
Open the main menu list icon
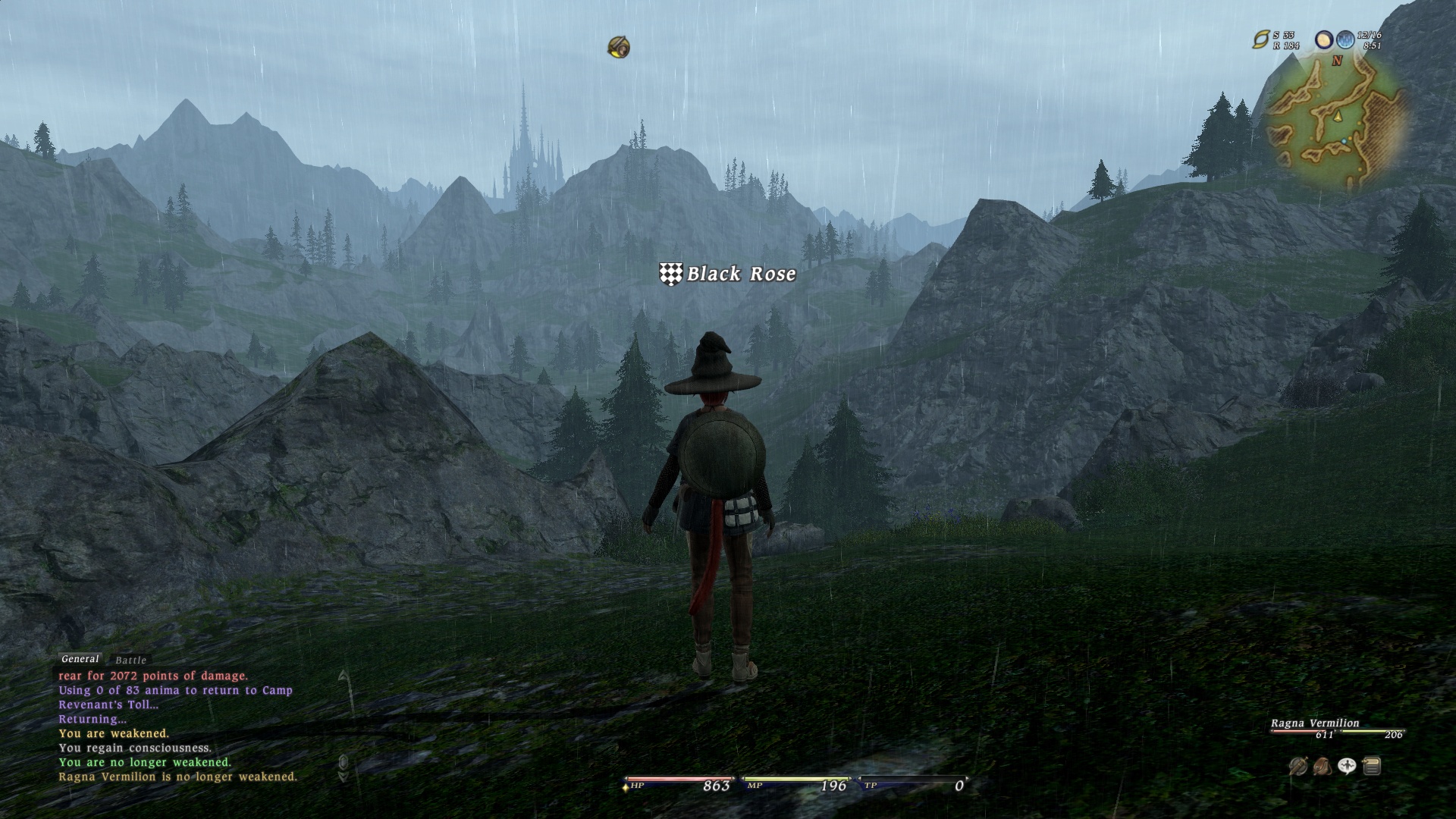click(1371, 767)
